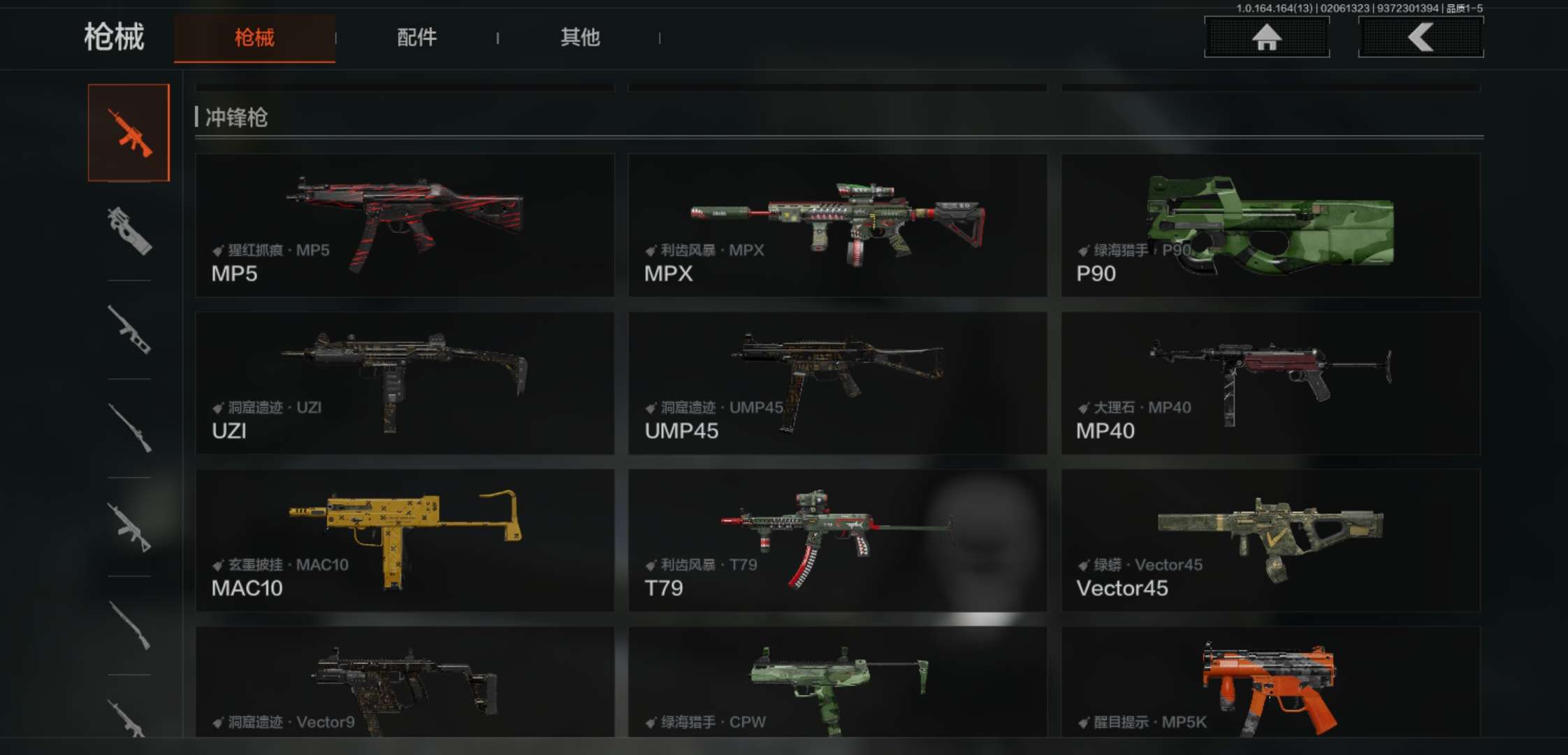The height and width of the screenshot is (755, 1568).
Task: Open the 配件 tab
Action: click(x=416, y=38)
